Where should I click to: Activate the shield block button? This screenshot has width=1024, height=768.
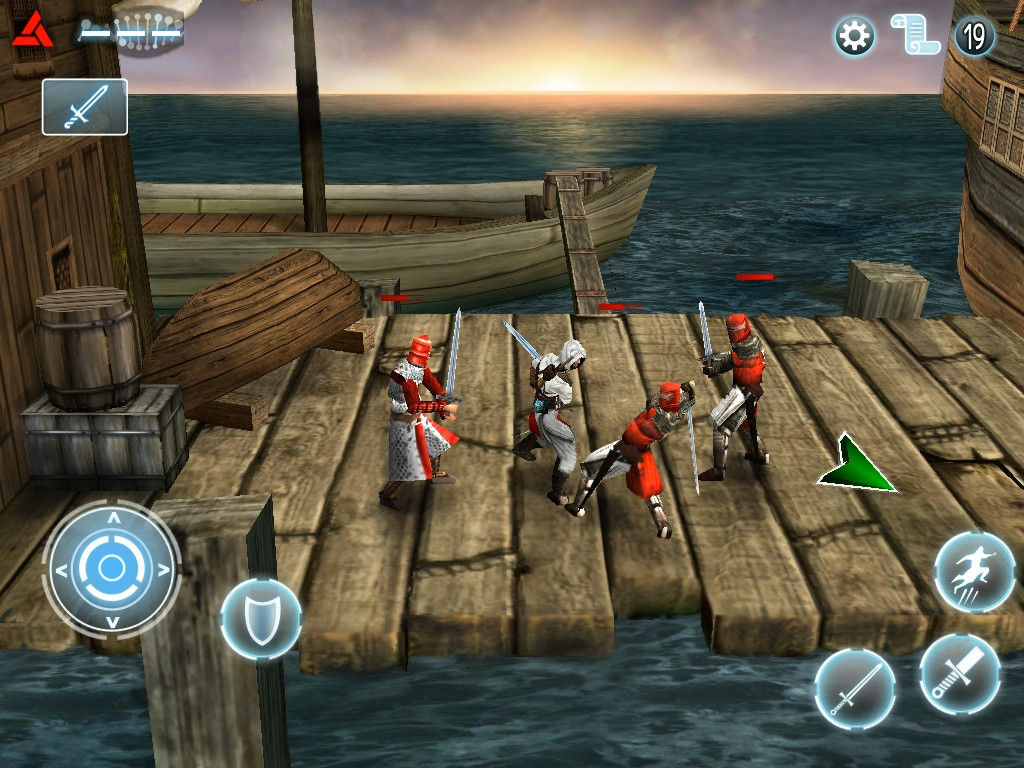tap(260, 618)
